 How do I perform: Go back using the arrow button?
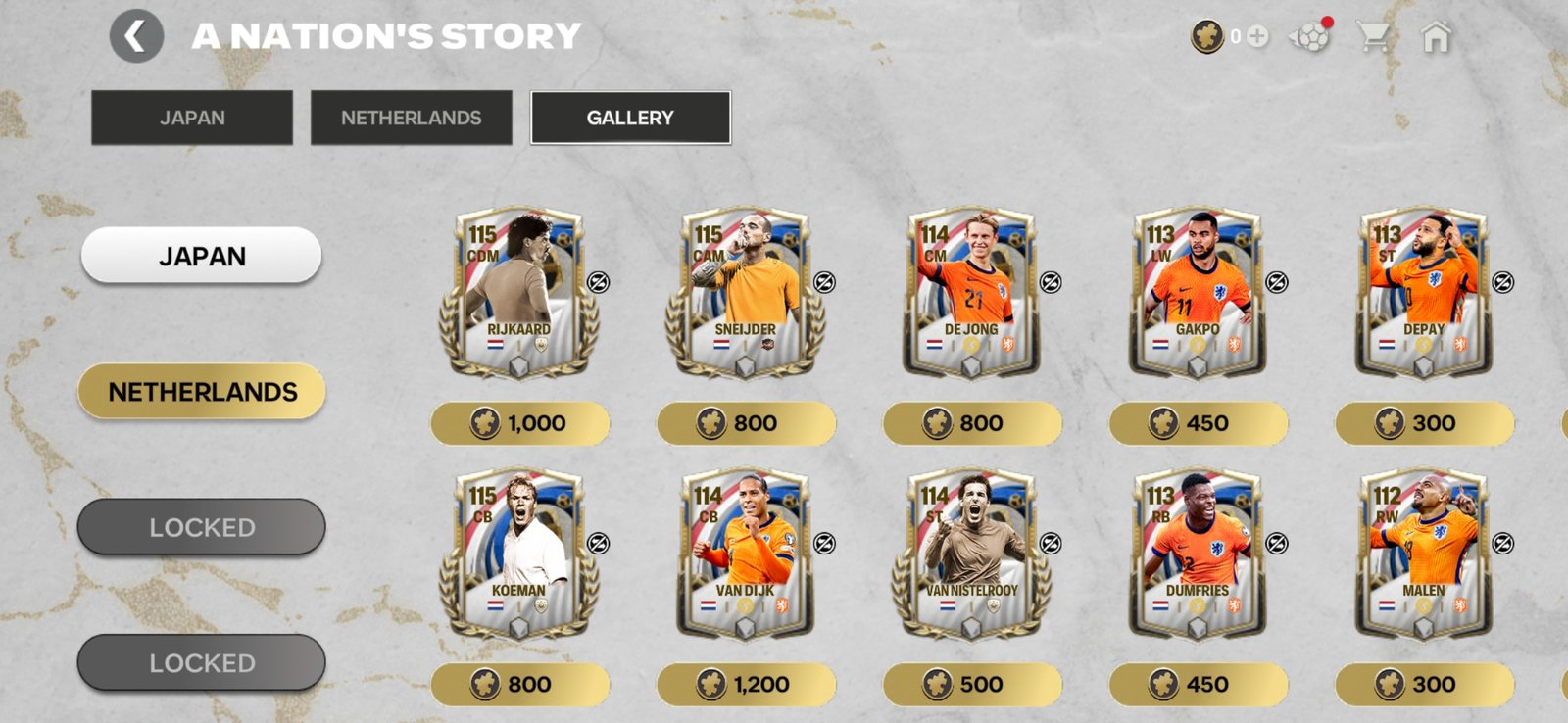(136, 37)
